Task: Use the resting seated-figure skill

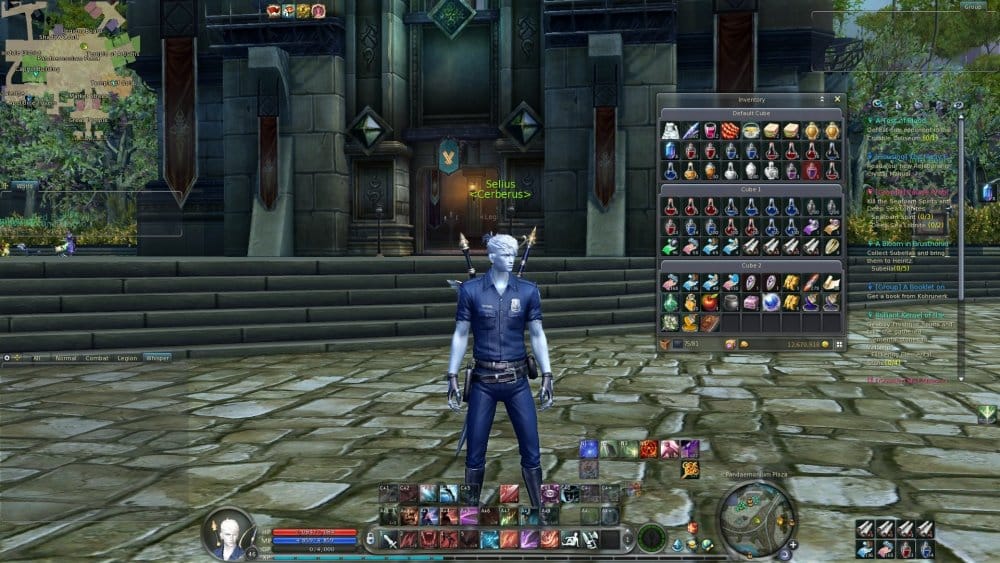Action: coord(569,540)
